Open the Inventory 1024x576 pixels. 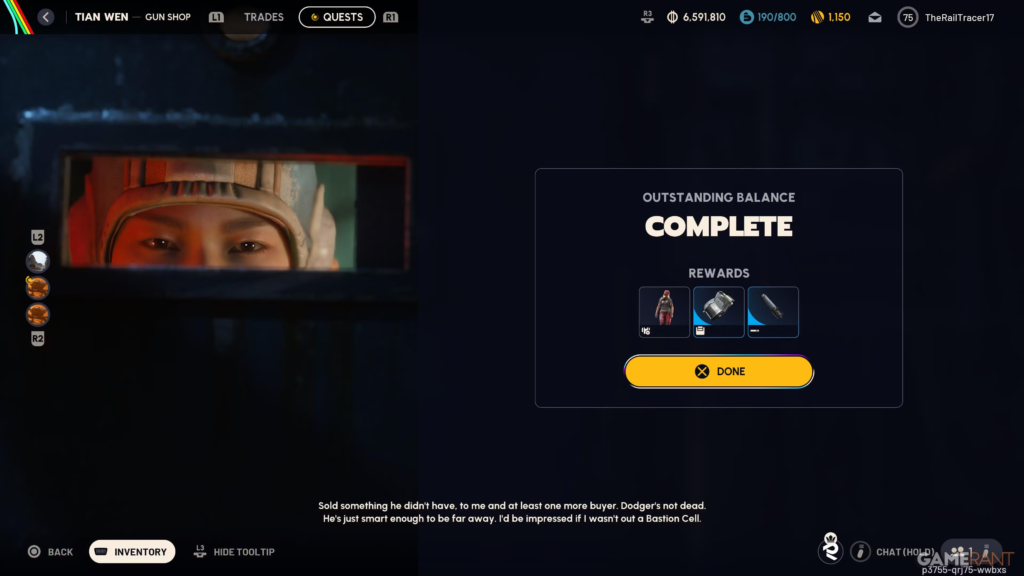pos(132,552)
